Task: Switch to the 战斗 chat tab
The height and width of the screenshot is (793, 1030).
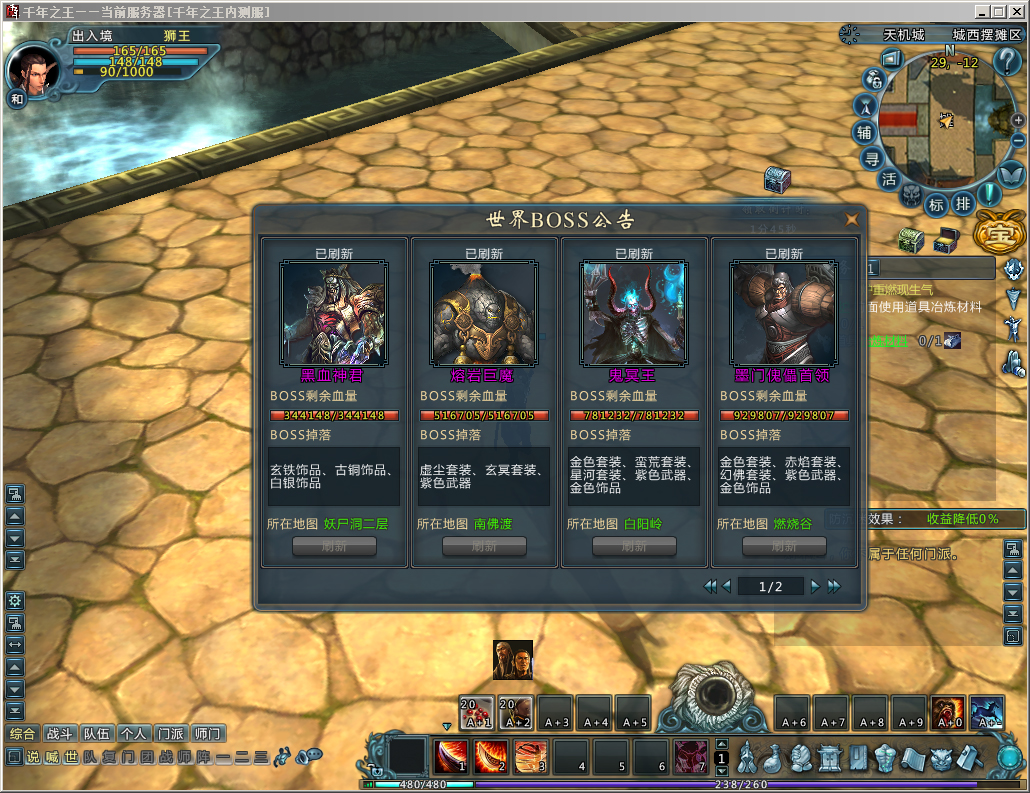Action: click(x=60, y=733)
